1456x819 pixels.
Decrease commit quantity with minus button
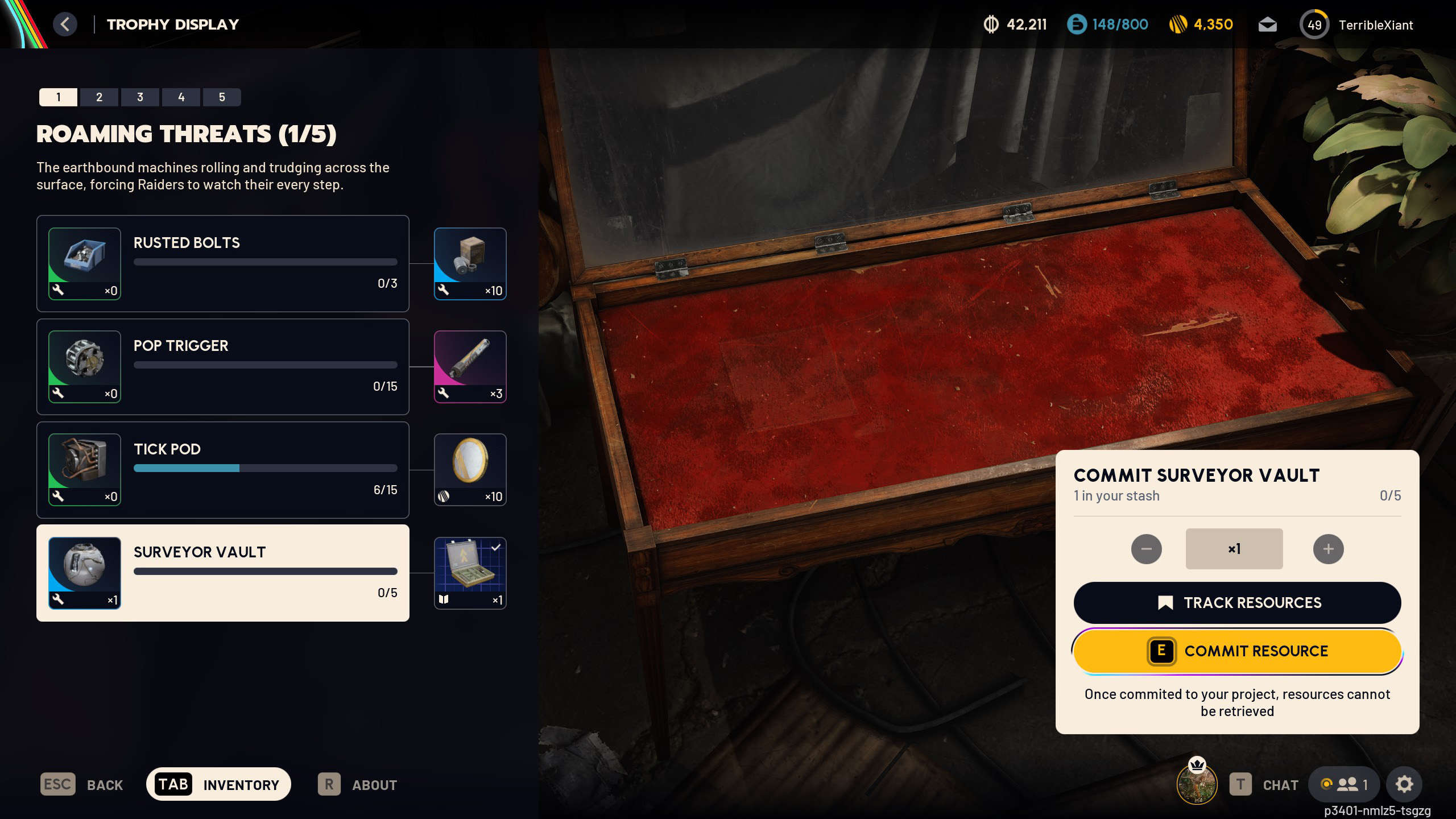click(1146, 549)
